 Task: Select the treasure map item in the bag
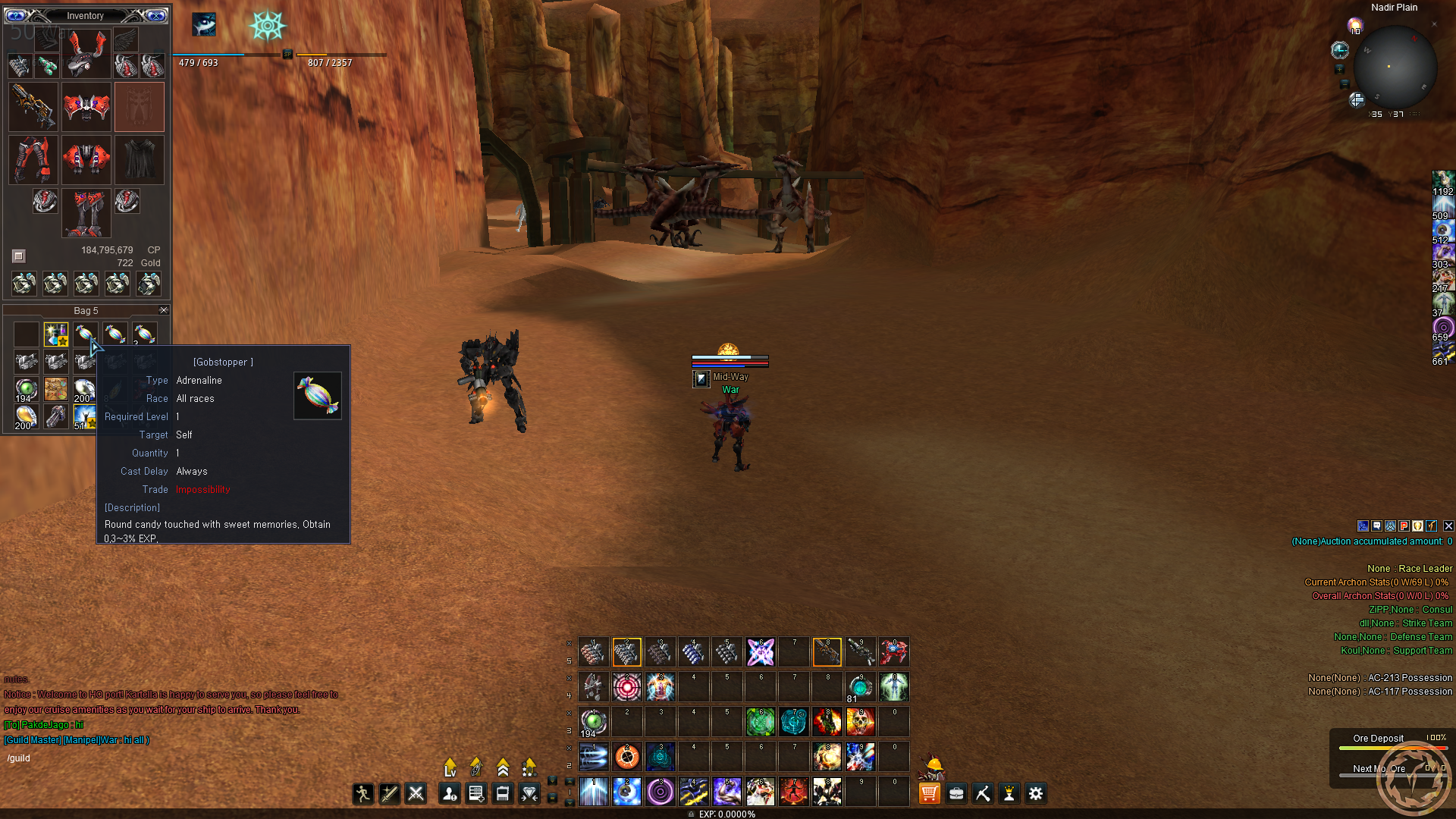55,388
